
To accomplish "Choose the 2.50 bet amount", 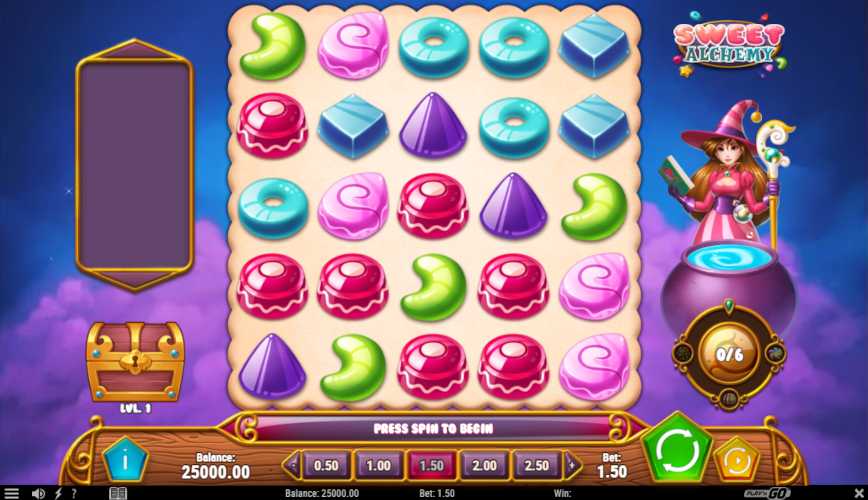I will [x=536, y=465].
